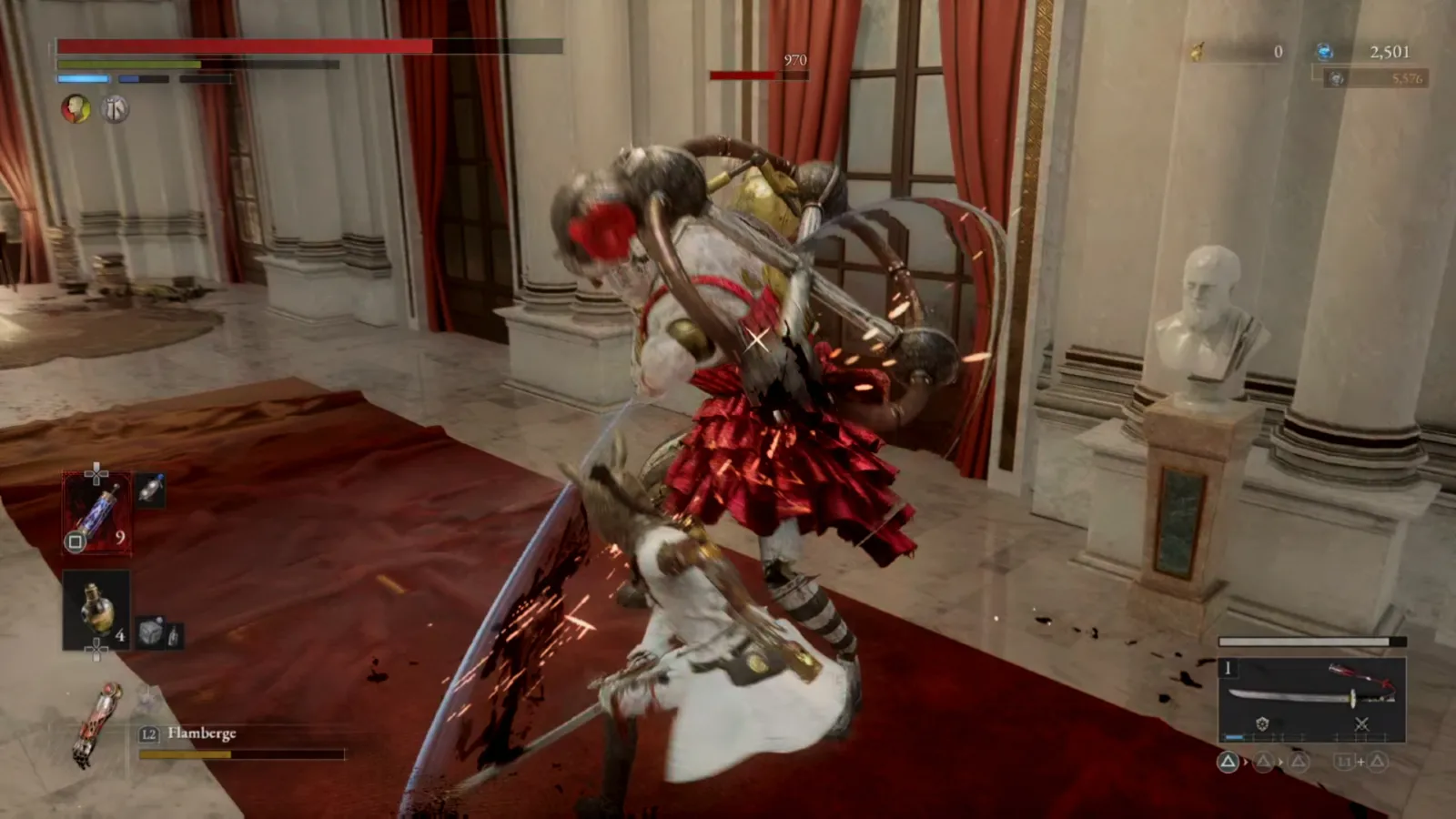Select the metal cube throwable item icon
This screenshot has width=1456, height=819.
(x=149, y=630)
